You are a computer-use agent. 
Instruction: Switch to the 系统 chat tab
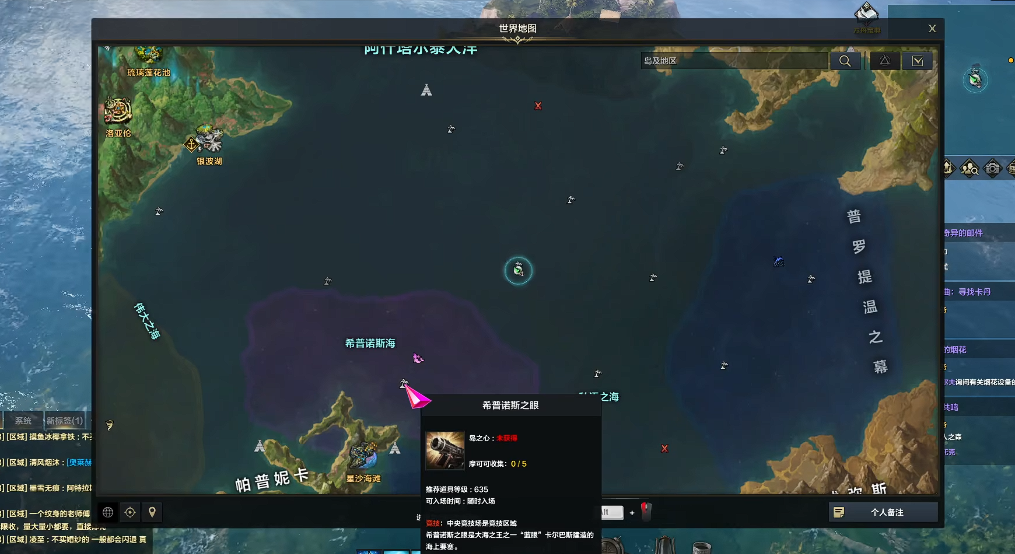(22, 421)
